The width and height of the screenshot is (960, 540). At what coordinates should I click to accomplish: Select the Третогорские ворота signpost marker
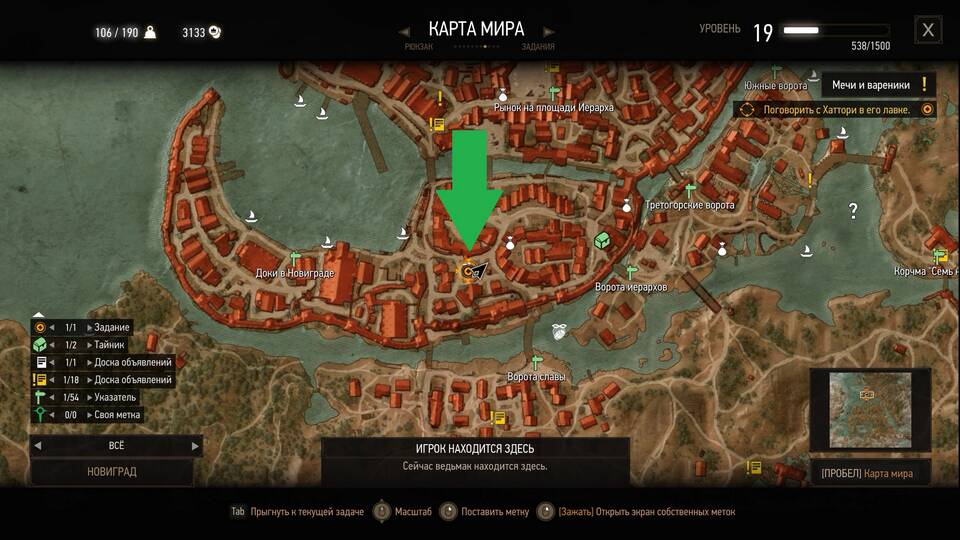[x=689, y=189]
